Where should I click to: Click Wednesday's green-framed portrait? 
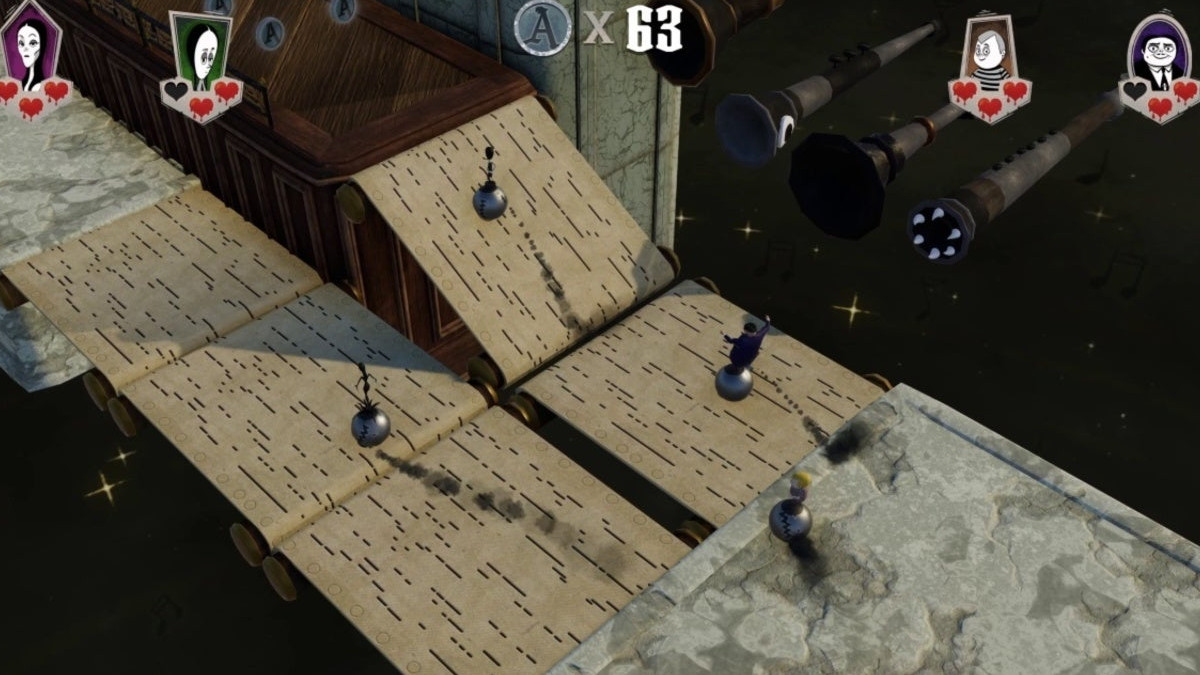coord(204,48)
